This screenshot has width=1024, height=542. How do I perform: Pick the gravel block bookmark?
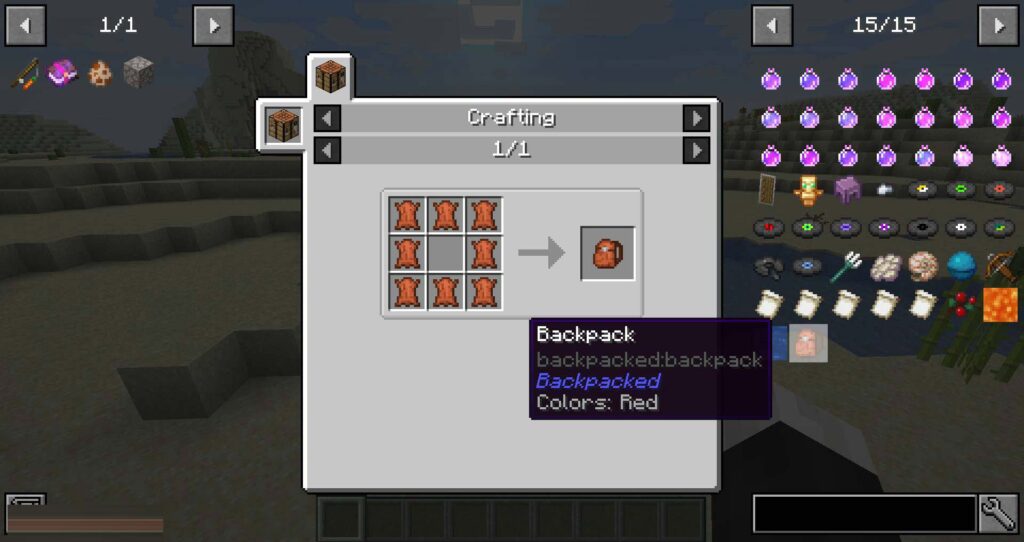[137, 72]
